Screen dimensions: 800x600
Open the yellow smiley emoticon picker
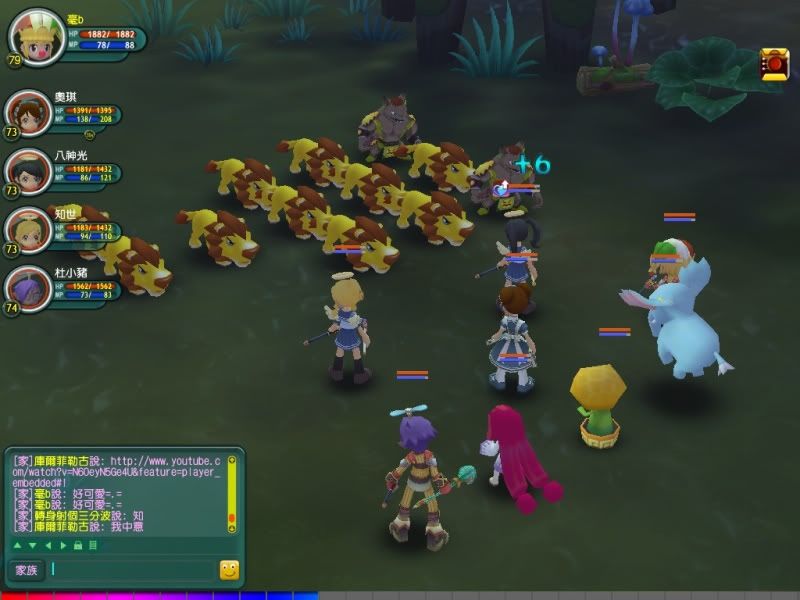(229, 570)
